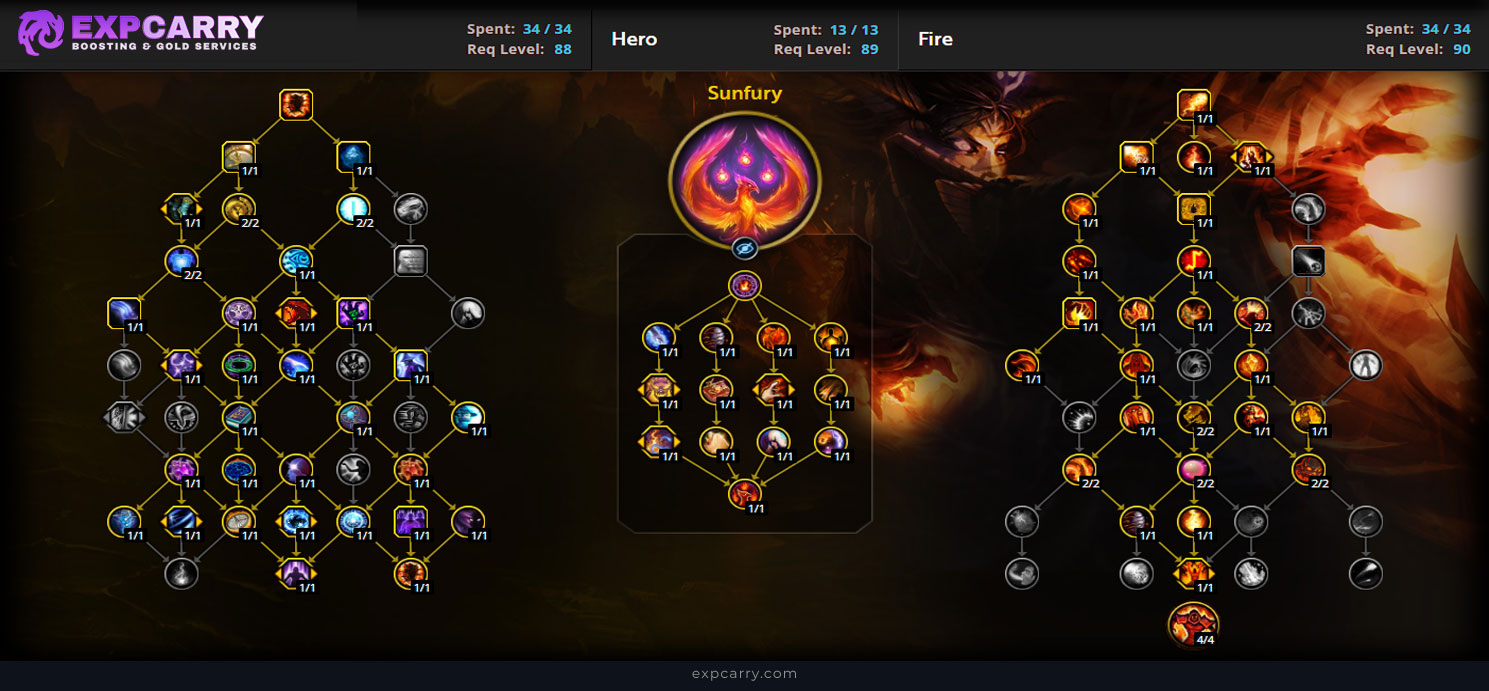
Task: Toggle the eye icon under Sunfury emblem
Action: (744, 248)
